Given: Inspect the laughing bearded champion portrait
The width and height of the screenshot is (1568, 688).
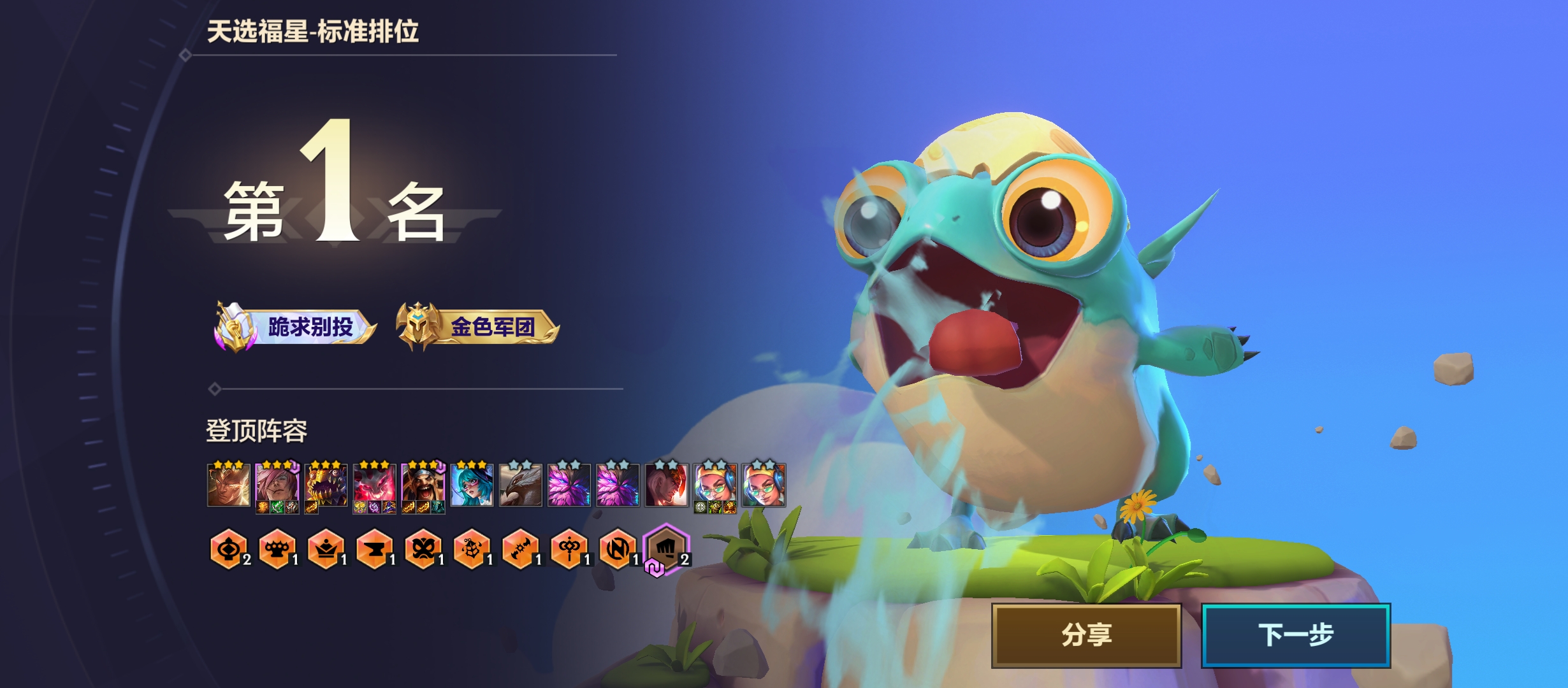Looking at the screenshot, I should point(423,485).
